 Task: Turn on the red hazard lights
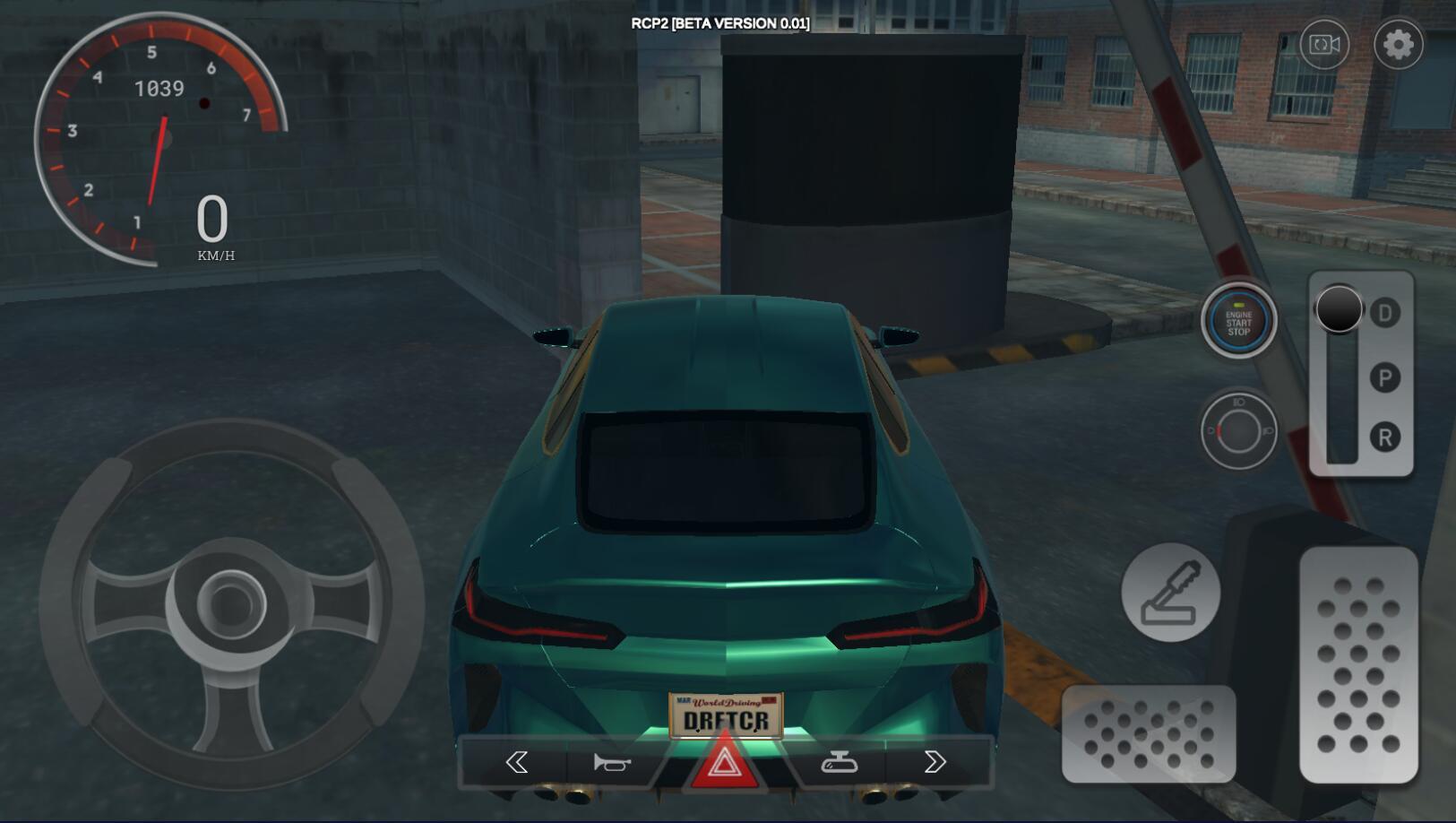click(724, 763)
